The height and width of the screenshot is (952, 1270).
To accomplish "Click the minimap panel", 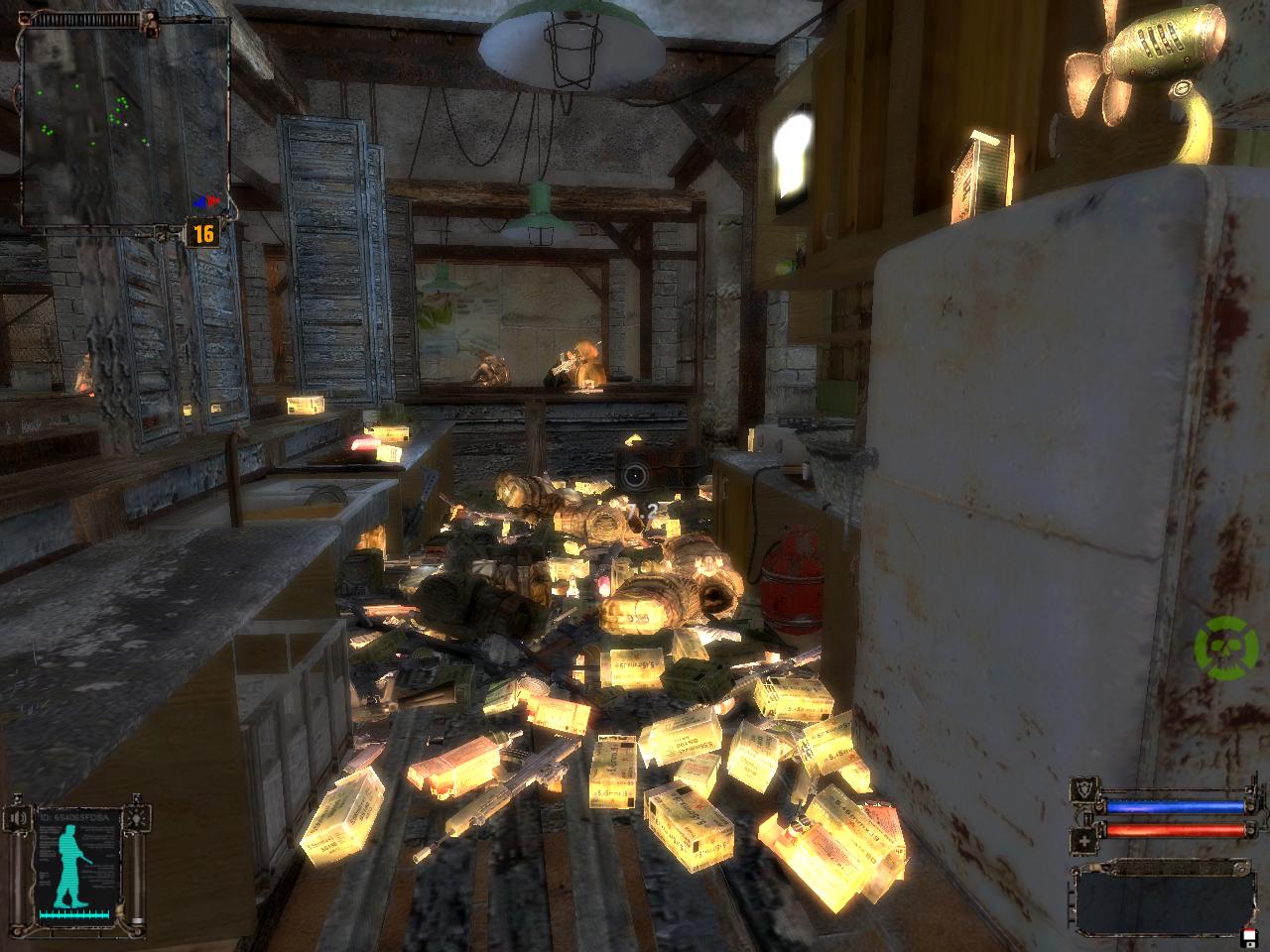I will [x=124, y=114].
